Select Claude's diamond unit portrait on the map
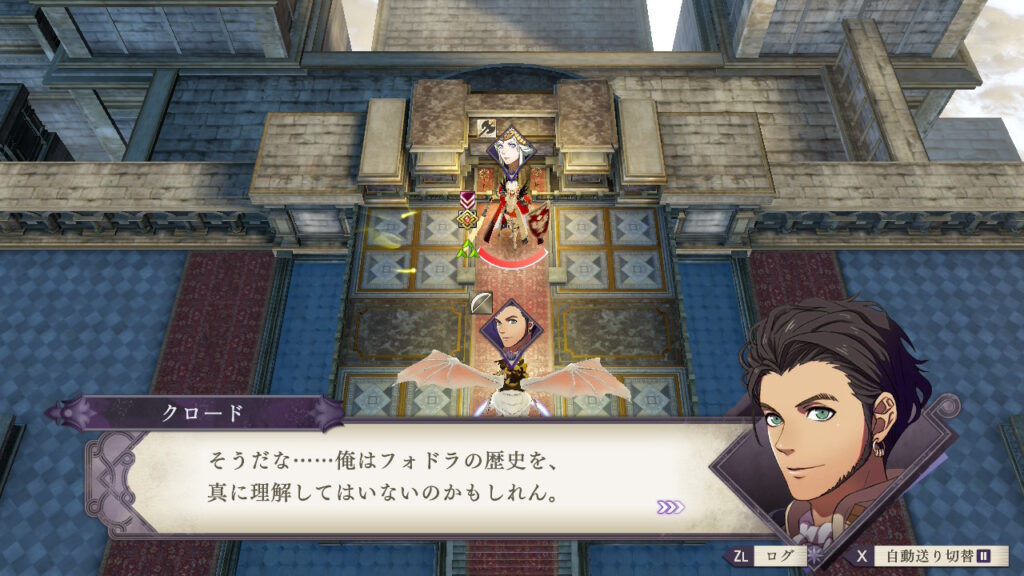The width and height of the screenshot is (1024, 576). click(507, 329)
